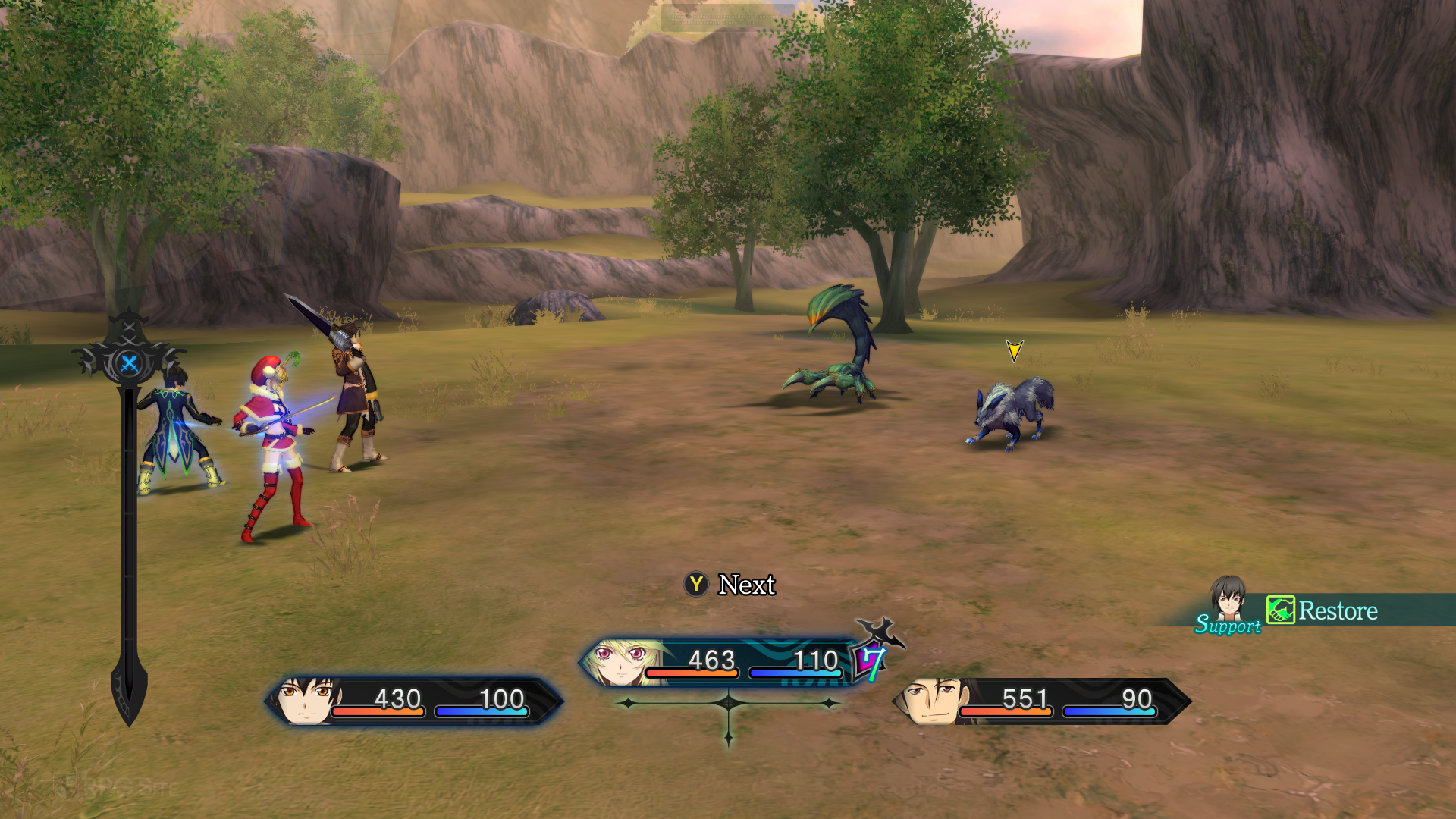Image resolution: width=1456 pixels, height=819 pixels.
Task: Choose the blonde heroine's status panel
Action: pyautogui.click(x=717, y=663)
